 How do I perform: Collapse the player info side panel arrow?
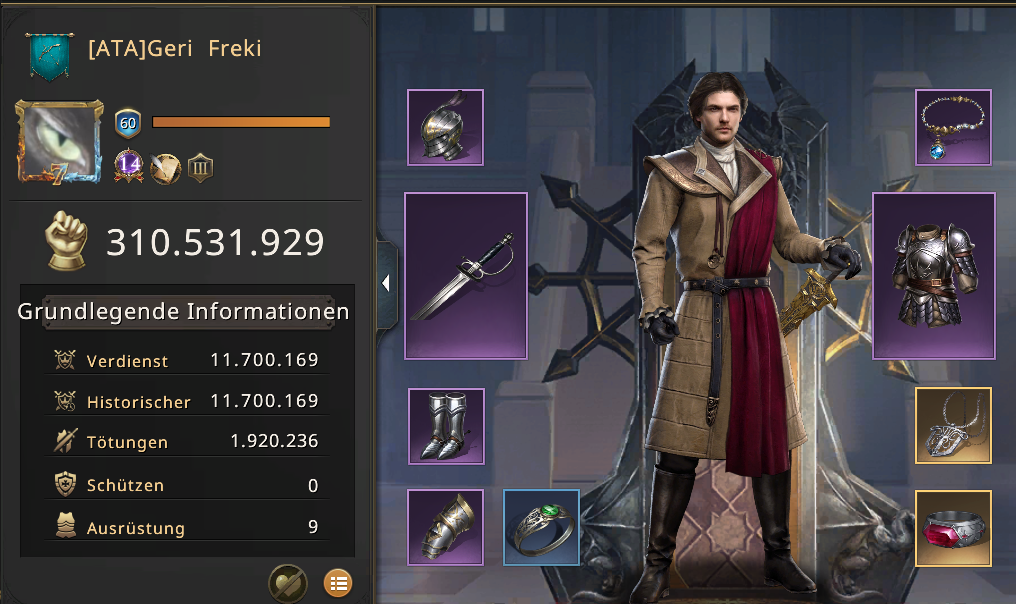386,284
